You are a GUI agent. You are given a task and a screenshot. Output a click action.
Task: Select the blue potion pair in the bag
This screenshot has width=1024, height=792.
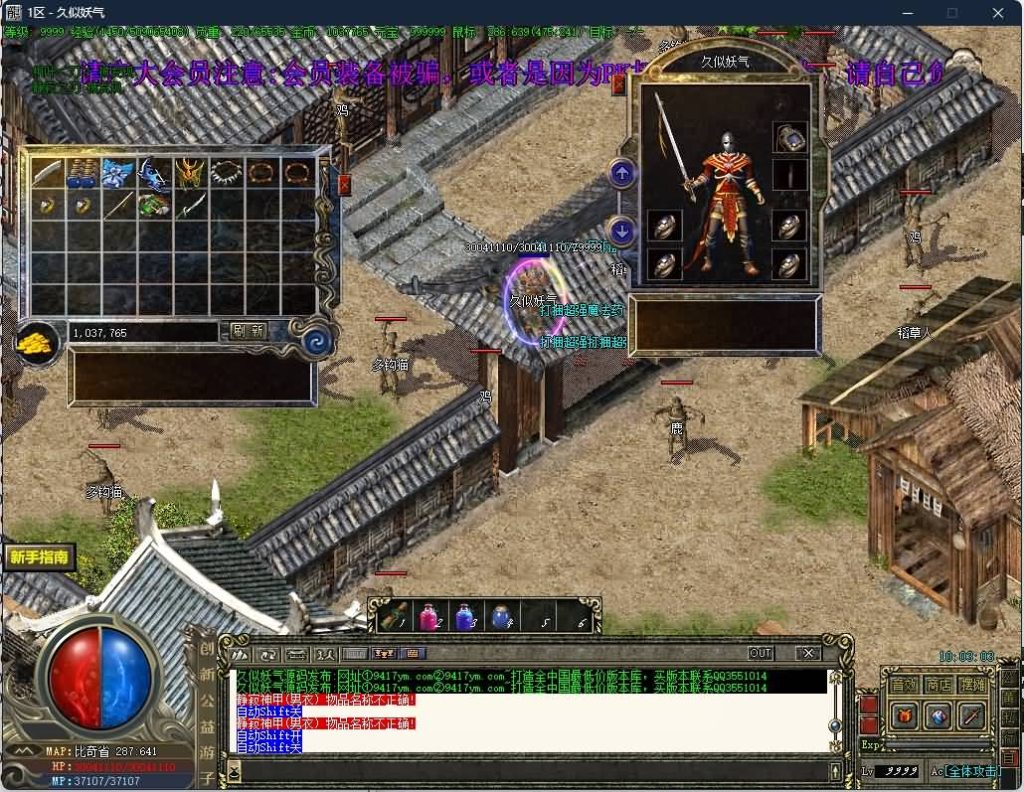tap(82, 173)
